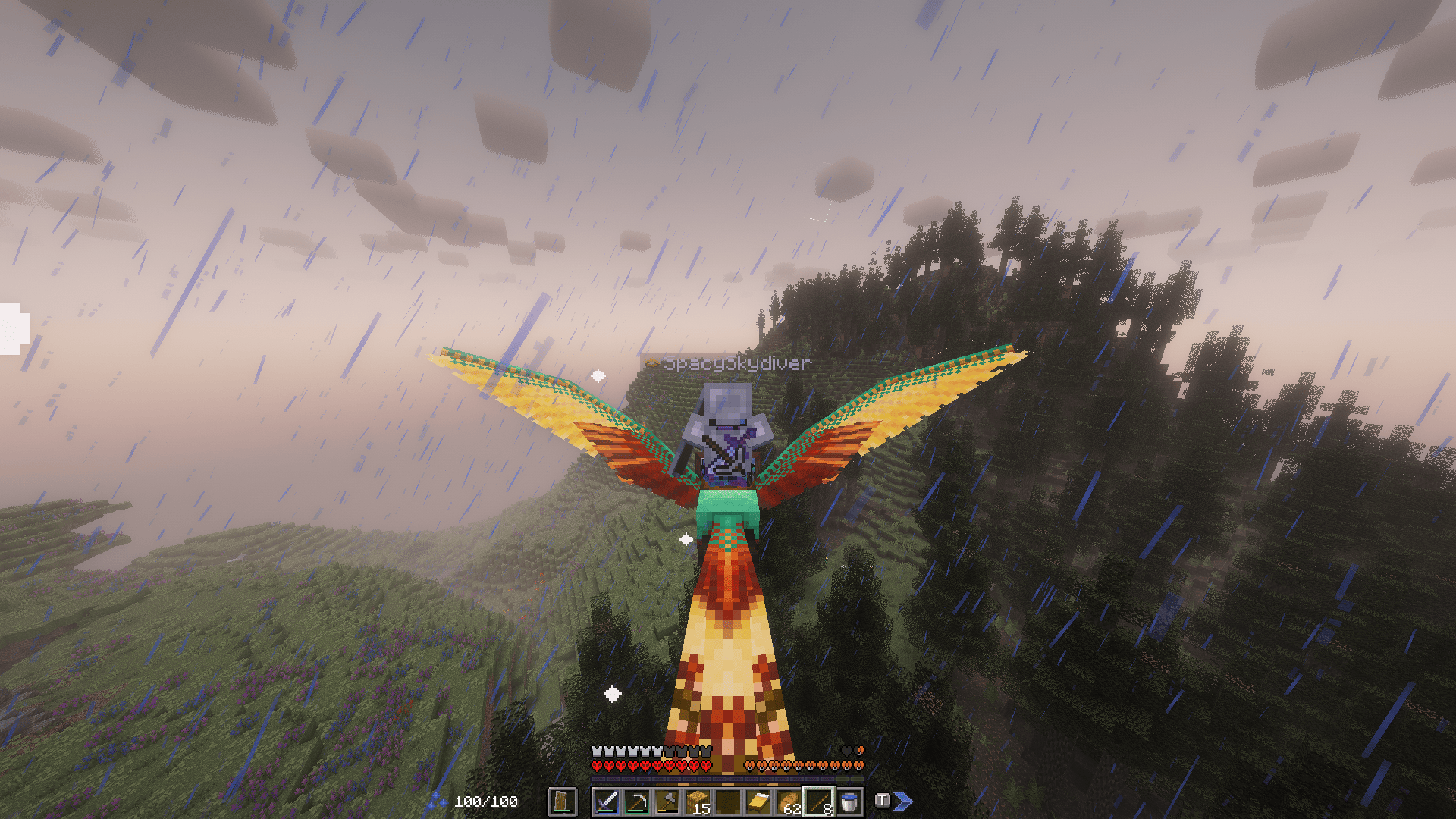Click the shield in the offhand slot
1456x819 pixels.
pos(561,802)
